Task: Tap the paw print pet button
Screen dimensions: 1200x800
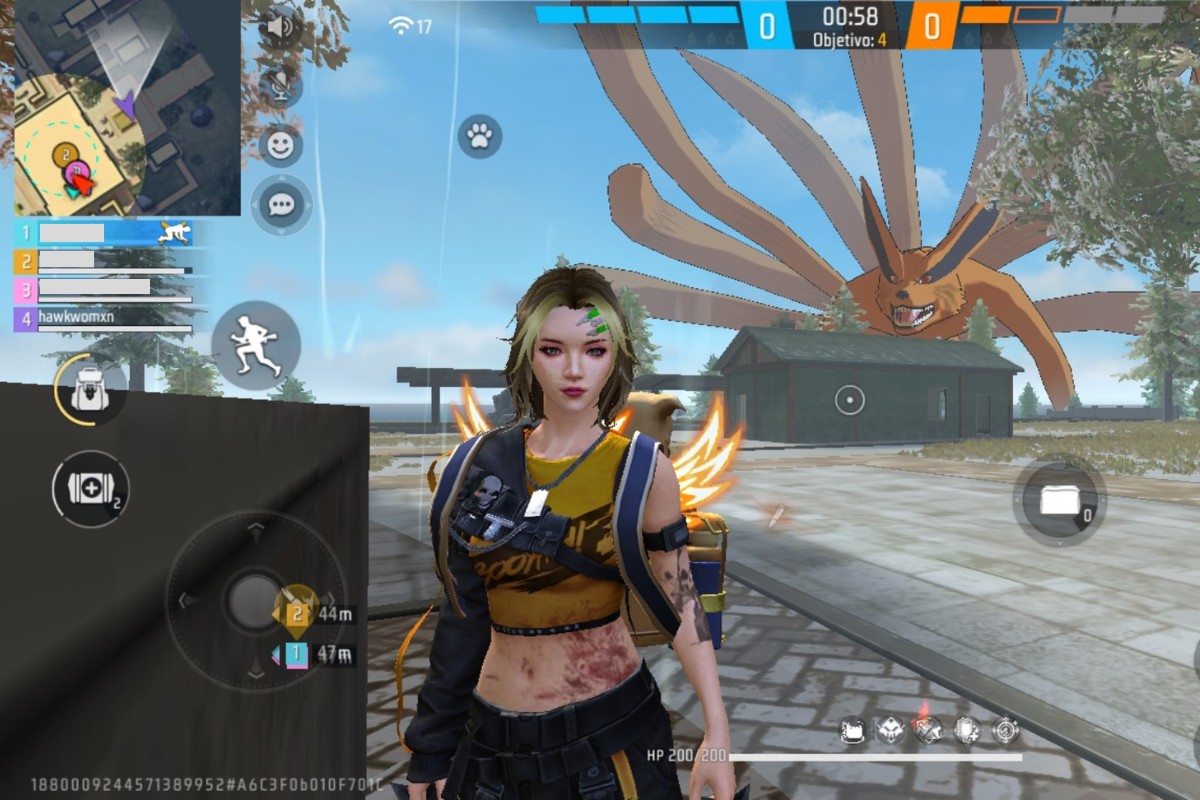Action: [480, 136]
